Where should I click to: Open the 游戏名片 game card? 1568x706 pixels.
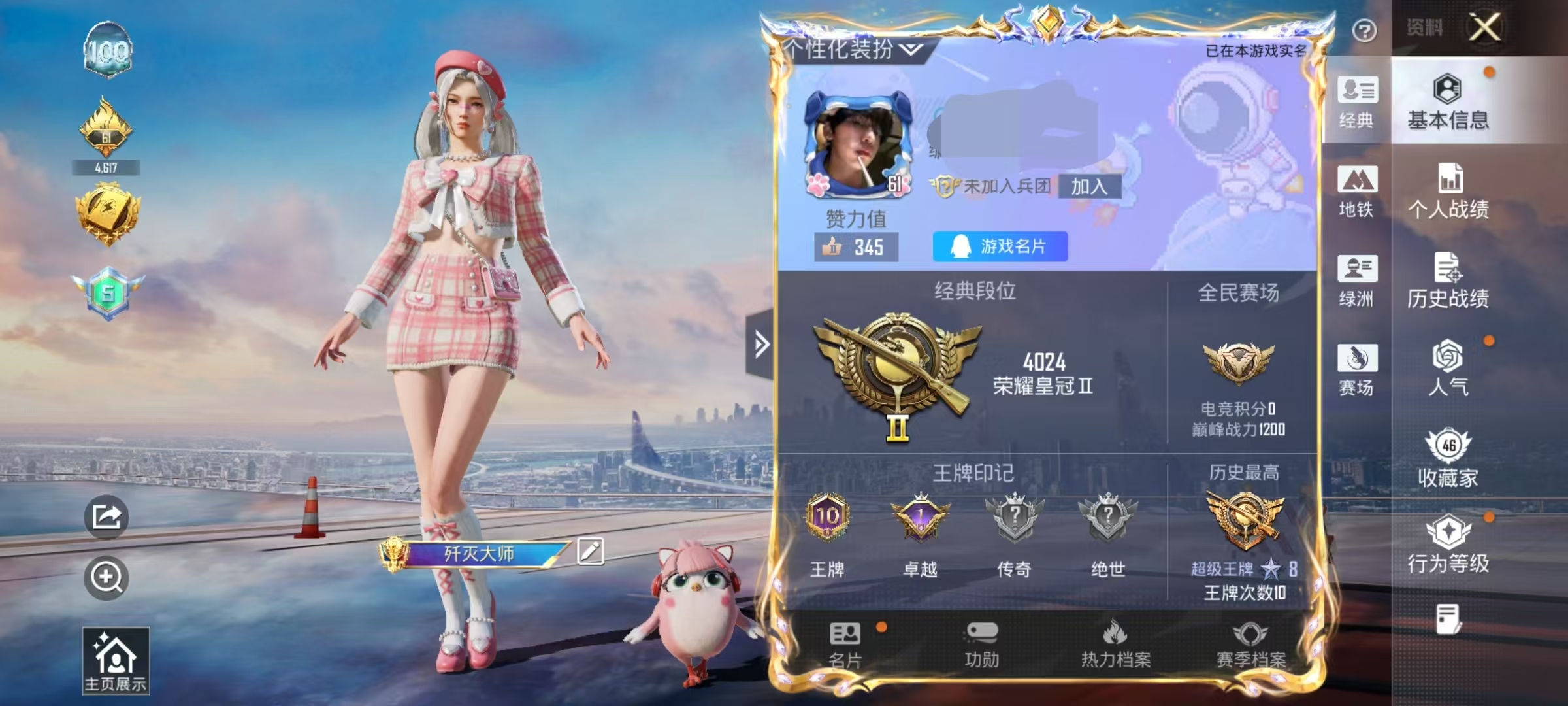click(1000, 246)
